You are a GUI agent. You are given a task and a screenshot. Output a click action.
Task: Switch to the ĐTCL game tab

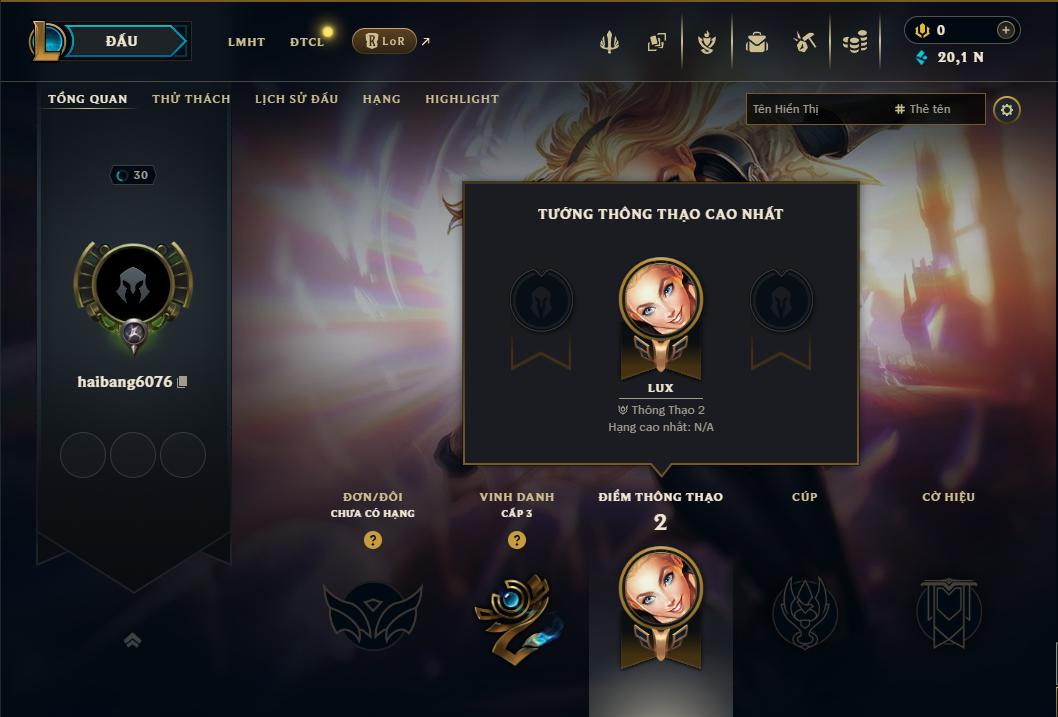point(307,42)
